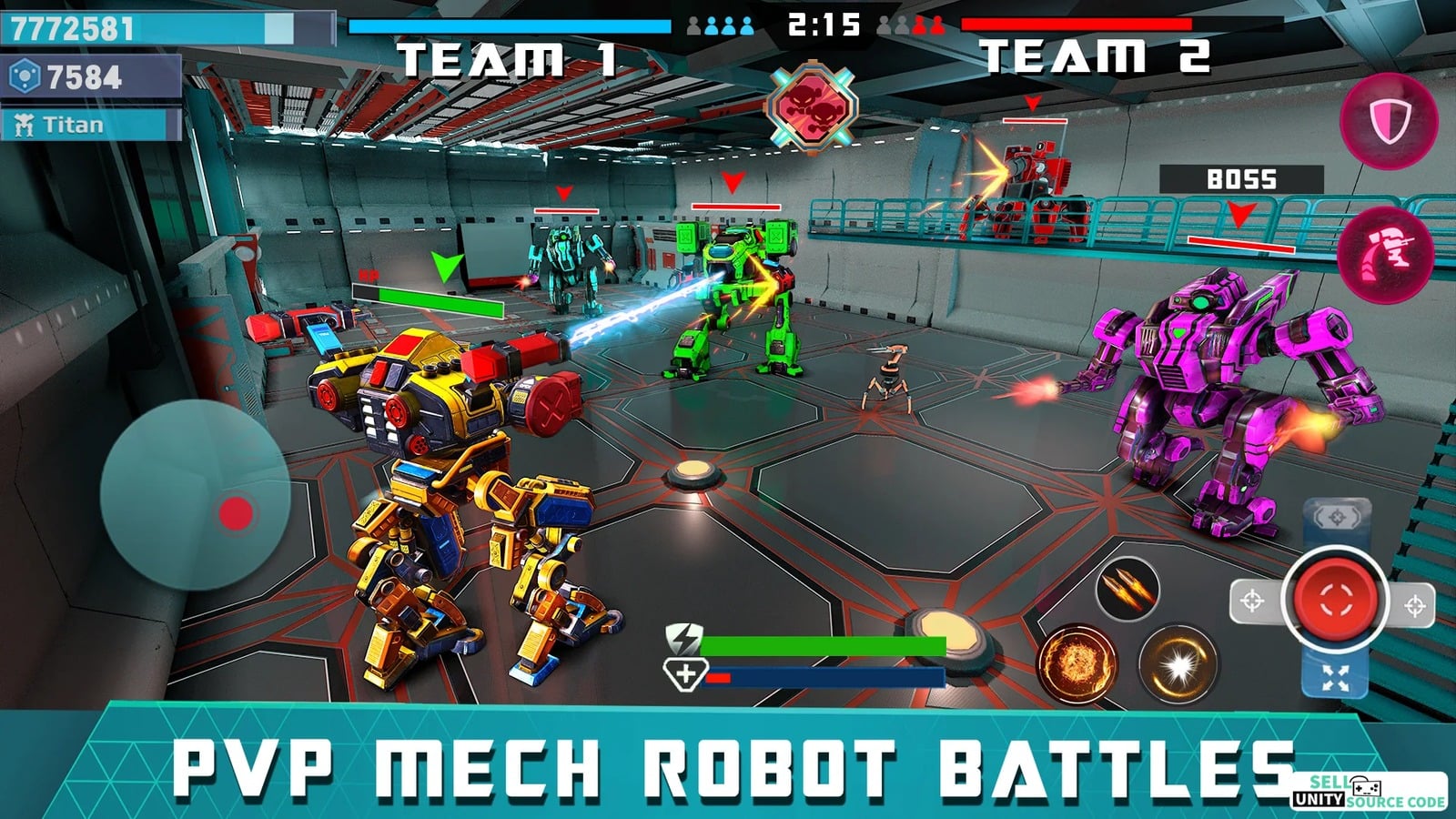
Task: Tap the four-arrows expand button
Action: 1335,678
